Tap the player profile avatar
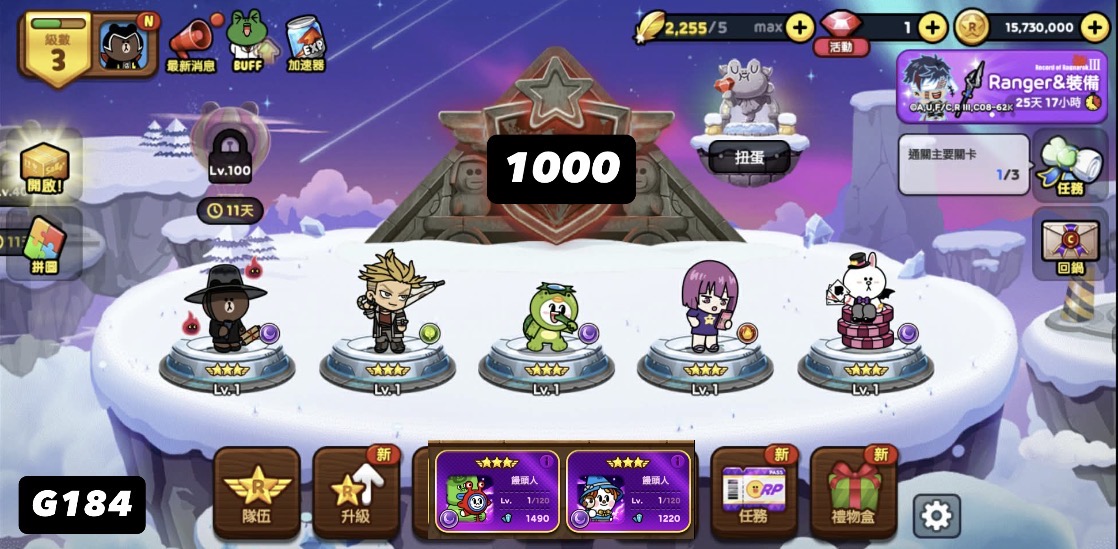Screen dimensions: 1118x549 128,42
